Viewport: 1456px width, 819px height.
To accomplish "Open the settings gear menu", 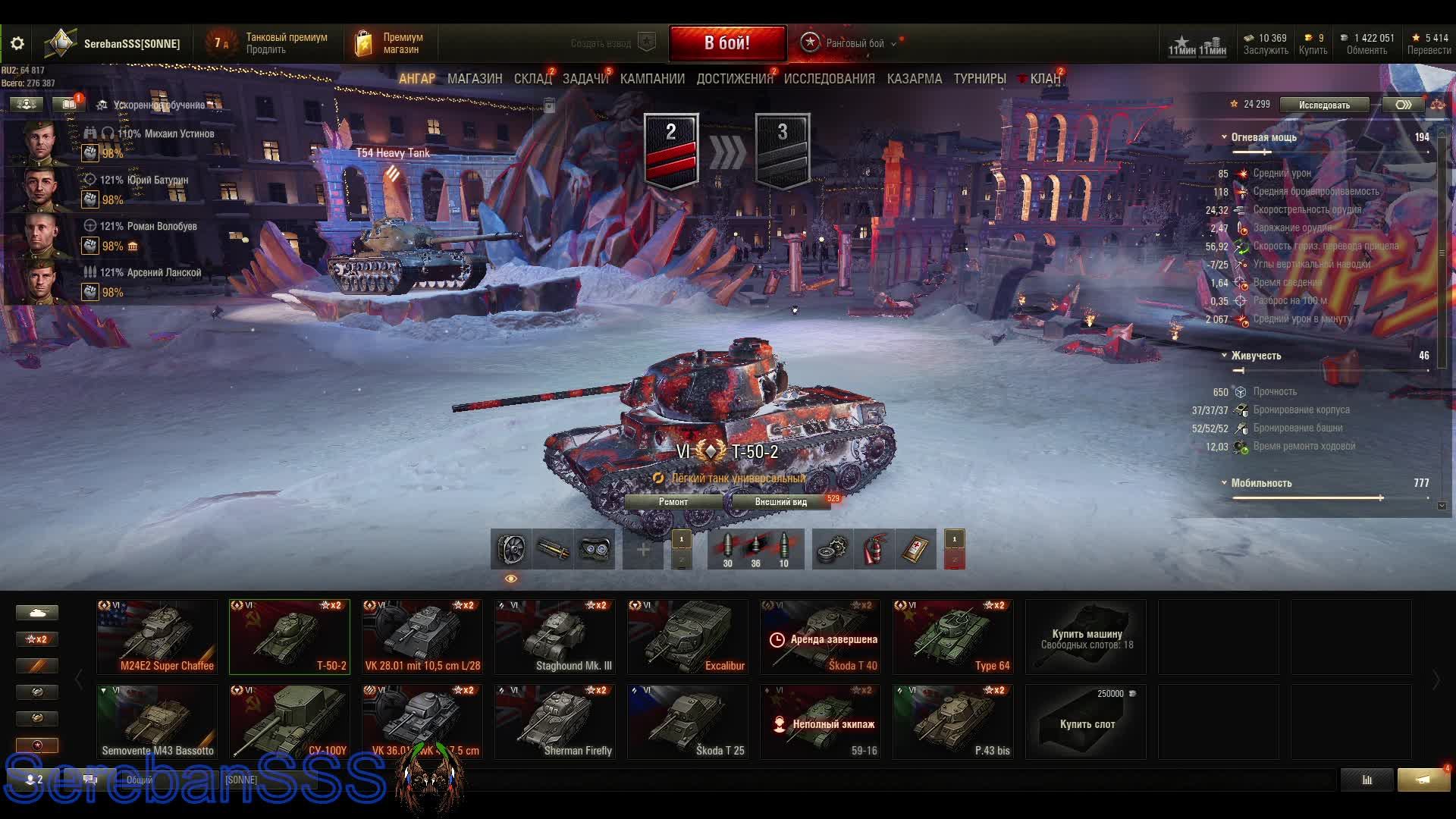I will (17, 44).
